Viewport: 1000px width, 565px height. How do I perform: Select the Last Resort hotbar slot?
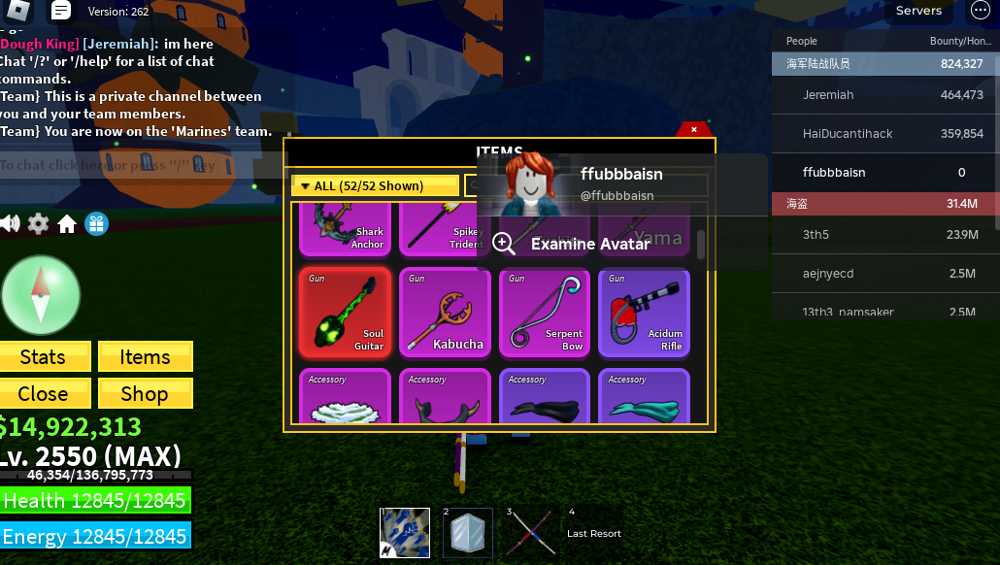592,532
